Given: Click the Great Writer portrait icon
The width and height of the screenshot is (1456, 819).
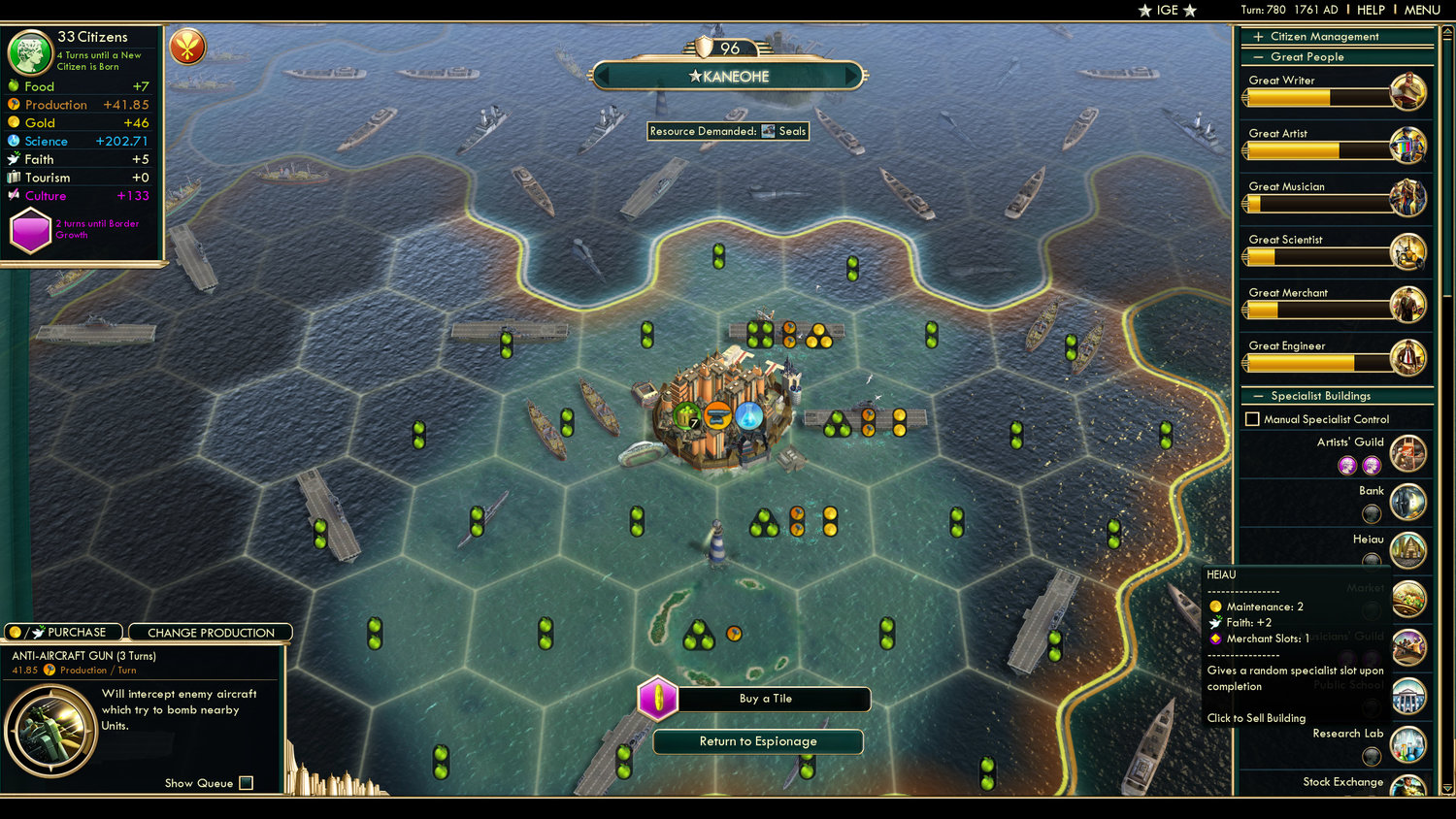Looking at the screenshot, I should 1409,92.
